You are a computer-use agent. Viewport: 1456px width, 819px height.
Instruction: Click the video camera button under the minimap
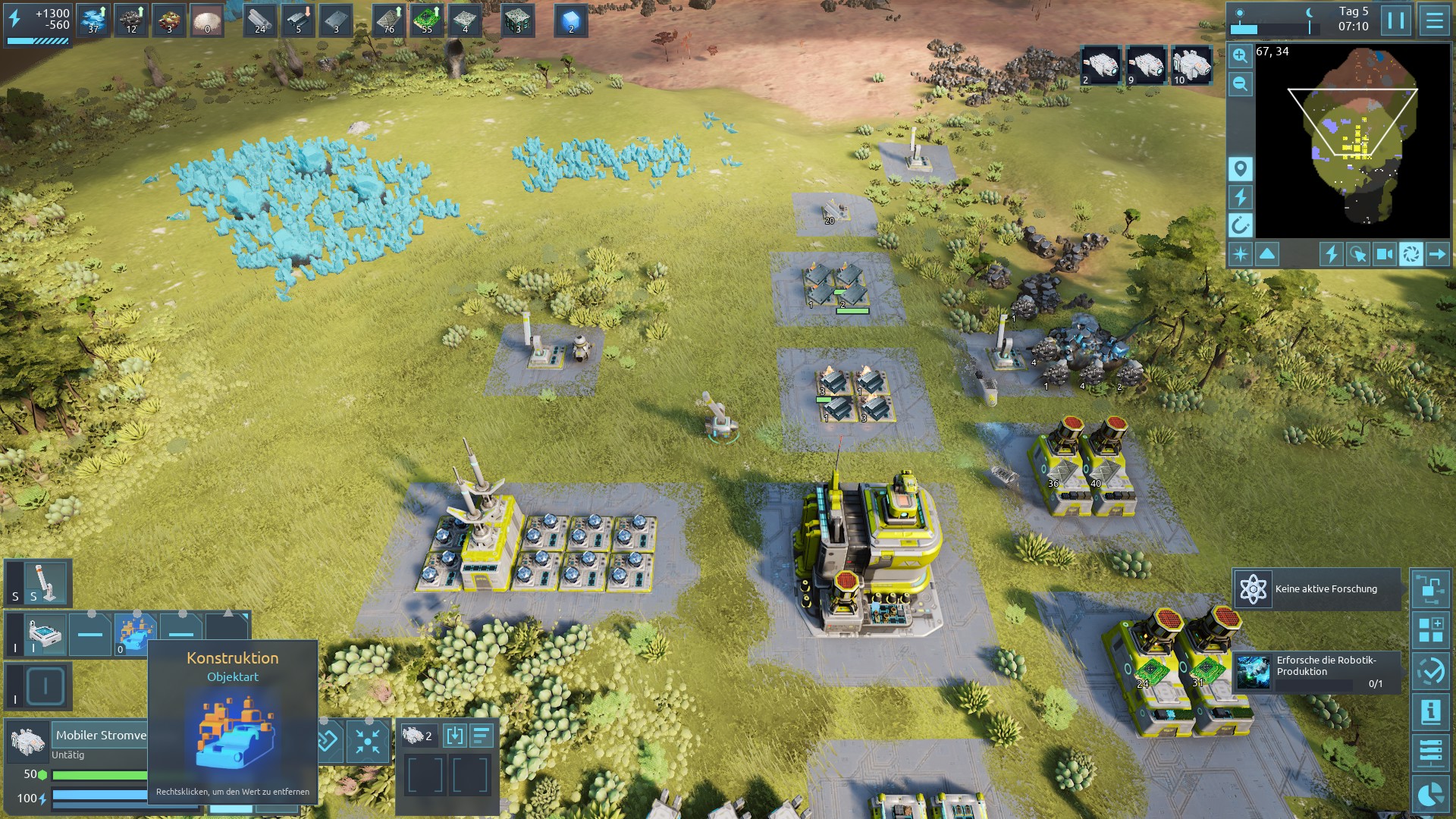point(1384,254)
